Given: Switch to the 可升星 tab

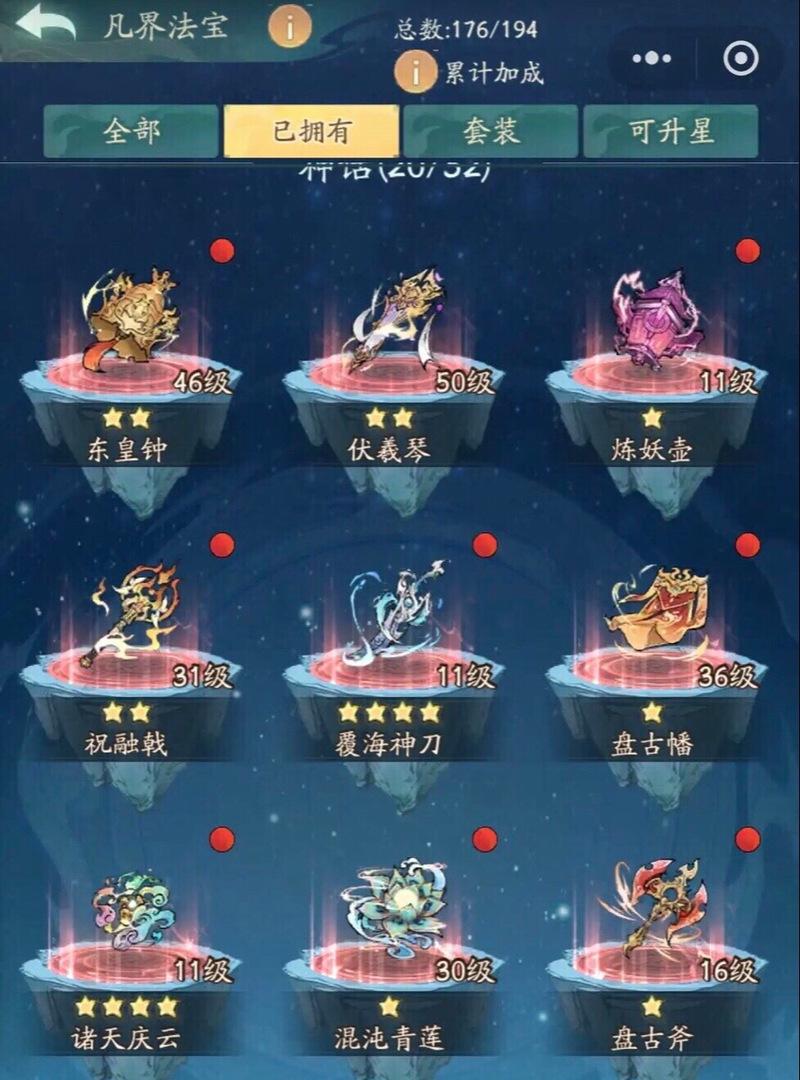Looking at the screenshot, I should tap(671, 131).
